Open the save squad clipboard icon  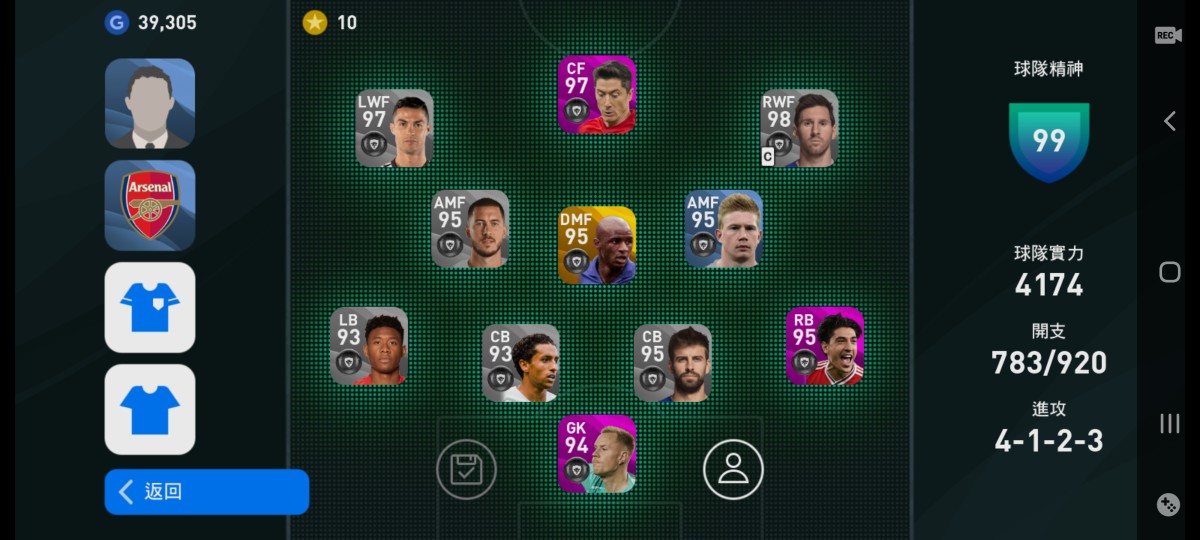tap(466, 469)
